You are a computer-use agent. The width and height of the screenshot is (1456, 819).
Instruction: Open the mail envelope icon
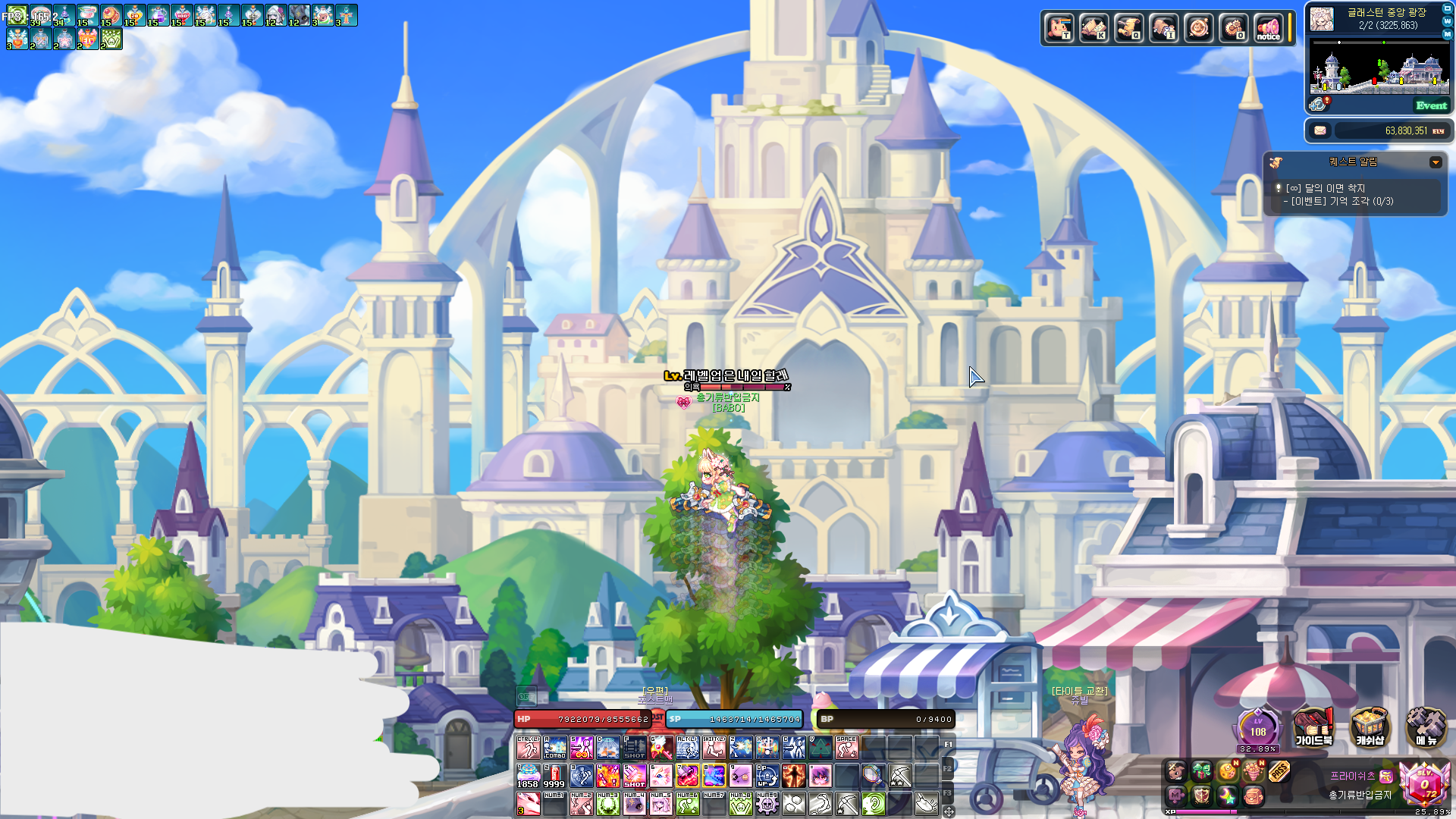coord(1320,130)
